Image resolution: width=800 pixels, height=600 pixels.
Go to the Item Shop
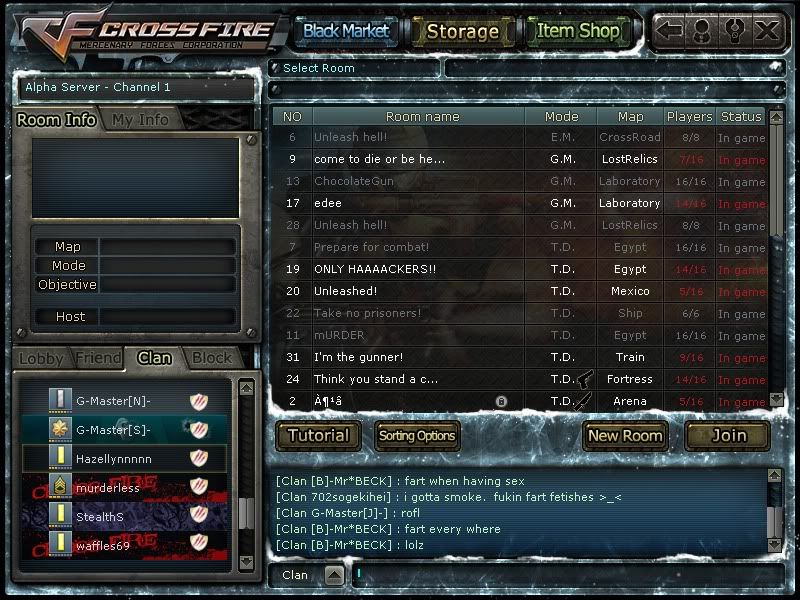578,31
